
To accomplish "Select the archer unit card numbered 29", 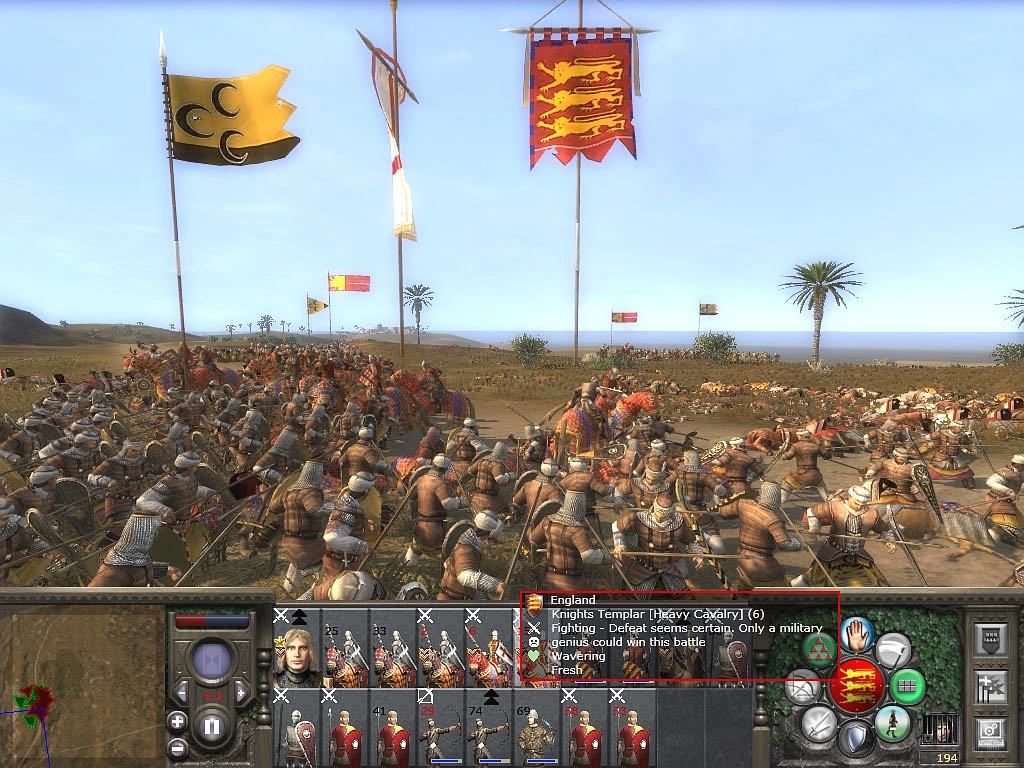I will [x=440, y=735].
